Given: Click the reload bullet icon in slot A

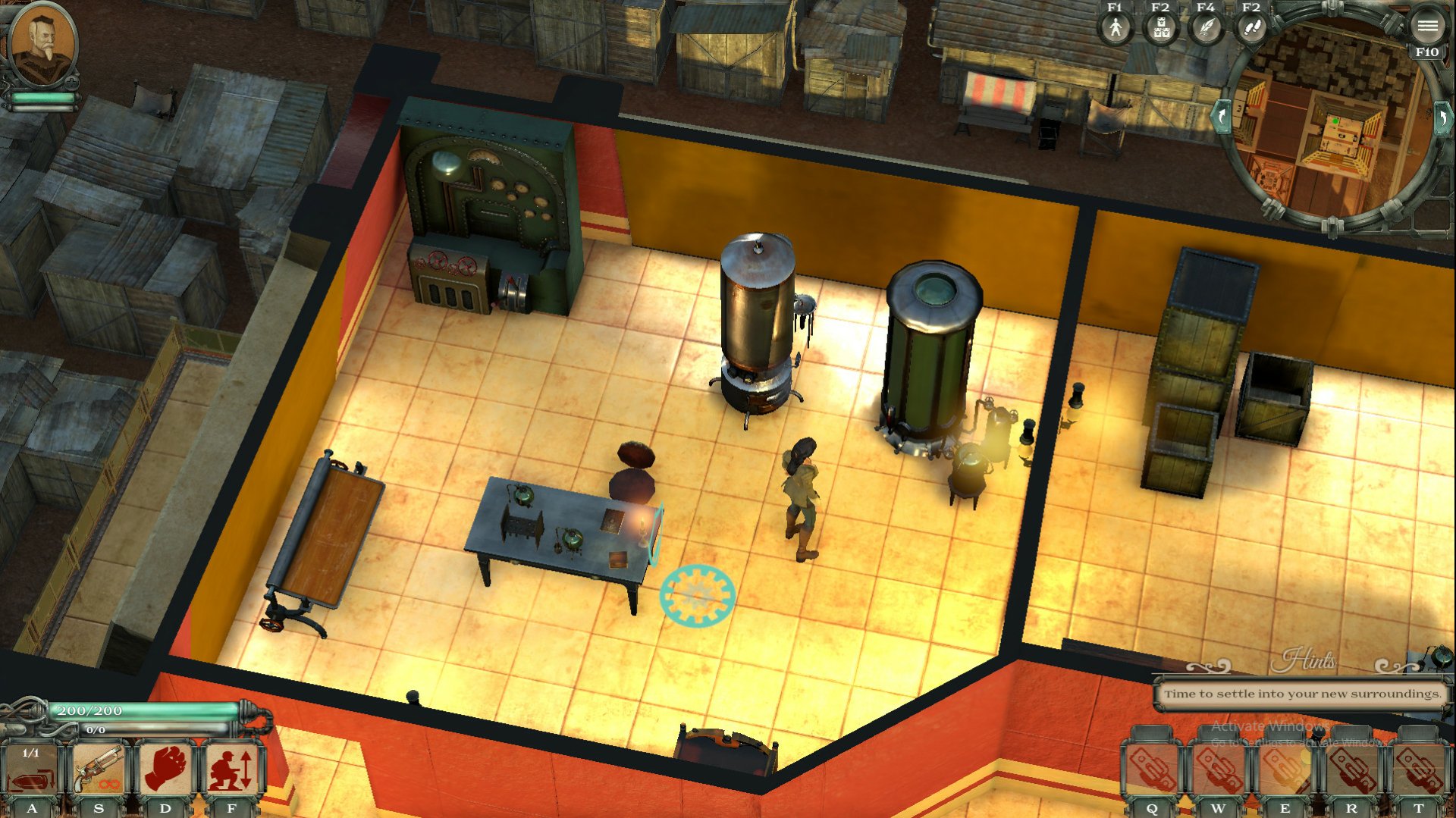Looking at the screenshot, I should point(32,766).
